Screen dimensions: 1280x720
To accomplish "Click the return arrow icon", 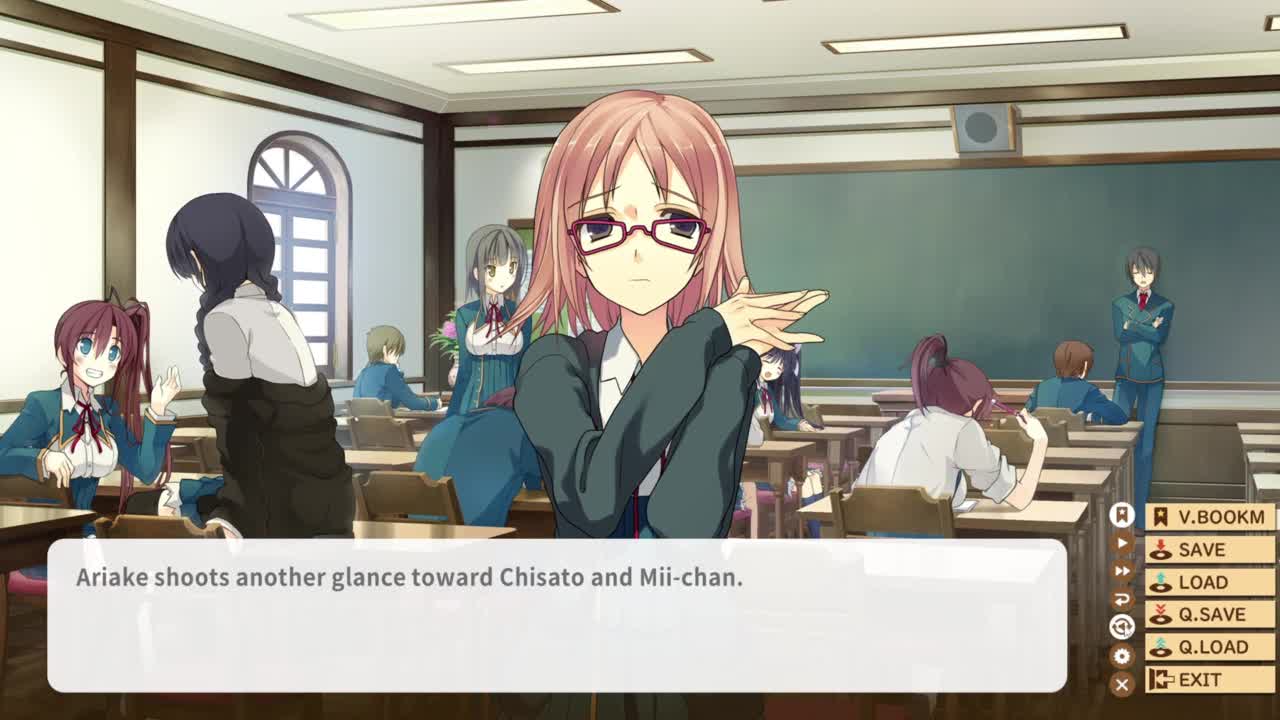I will pos(1122,599).
